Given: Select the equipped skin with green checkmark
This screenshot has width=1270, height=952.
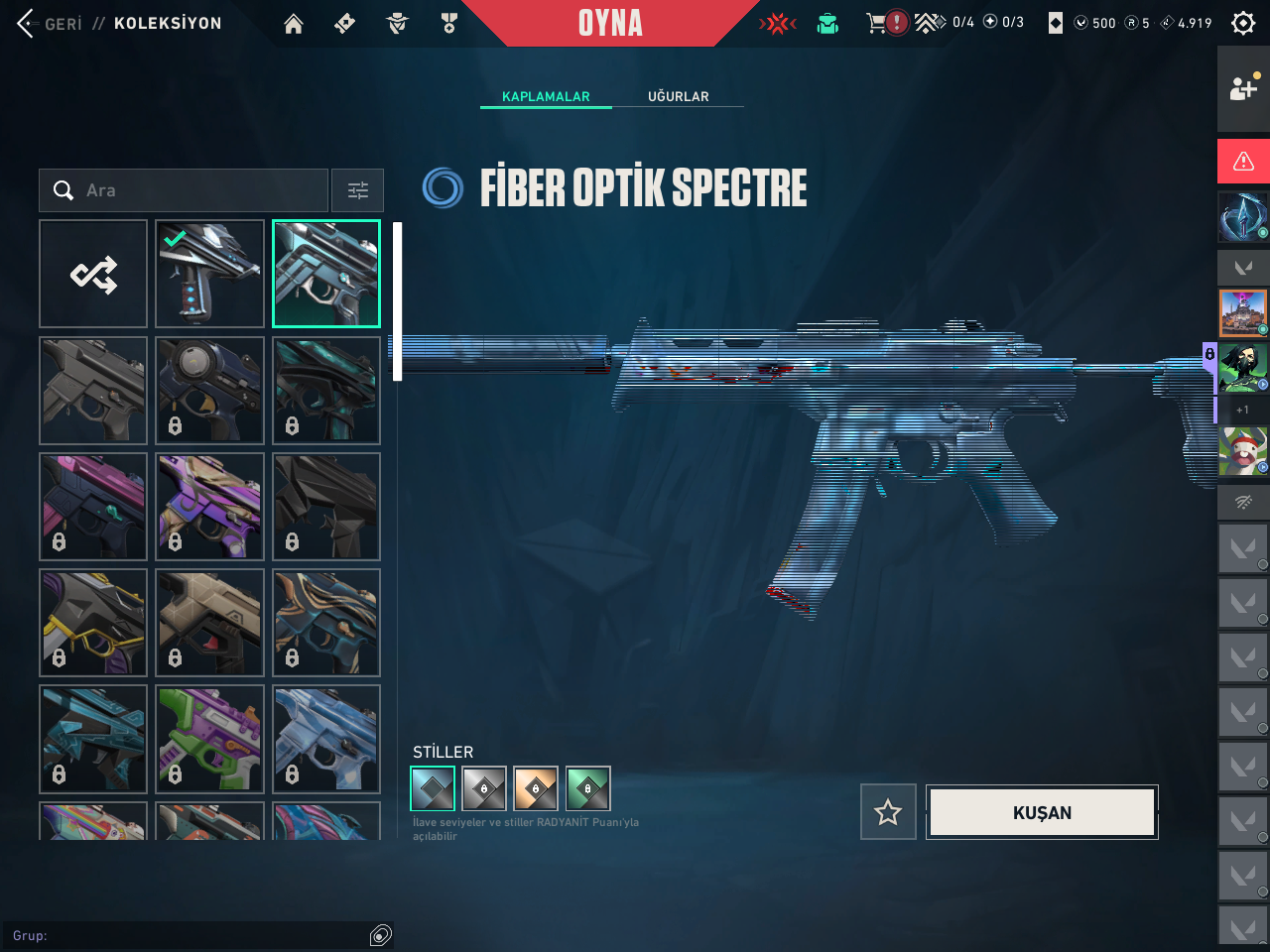Looking at the screenshot, I should pos(209,274).
